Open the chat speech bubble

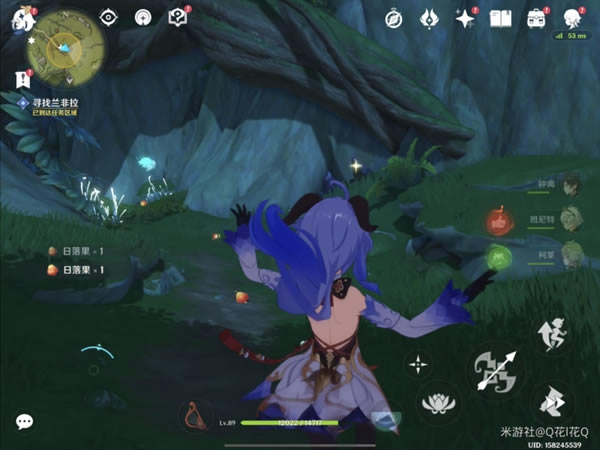(x=24, y=421)
